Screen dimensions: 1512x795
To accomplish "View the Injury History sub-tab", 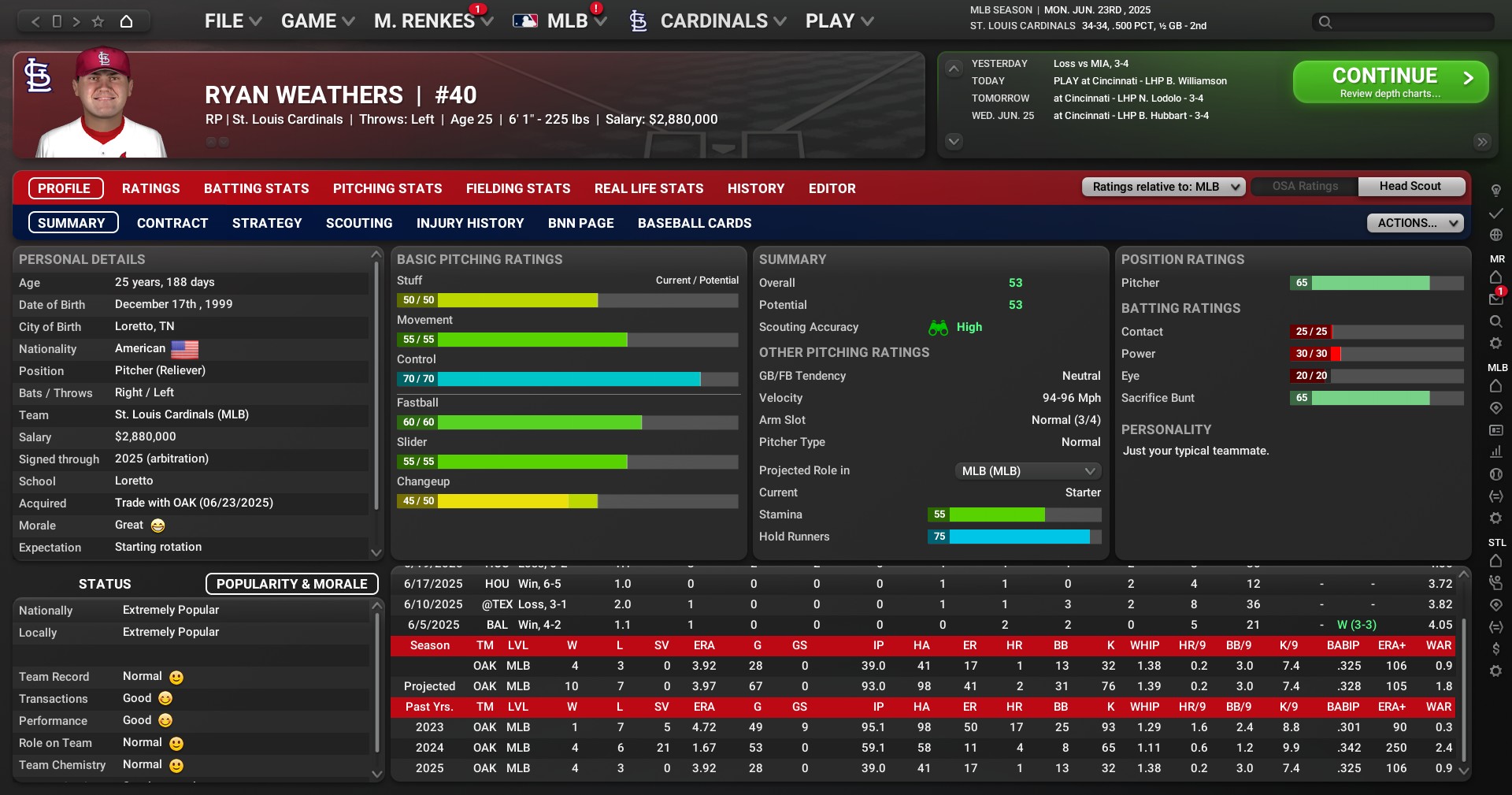I will coord(470,223).
